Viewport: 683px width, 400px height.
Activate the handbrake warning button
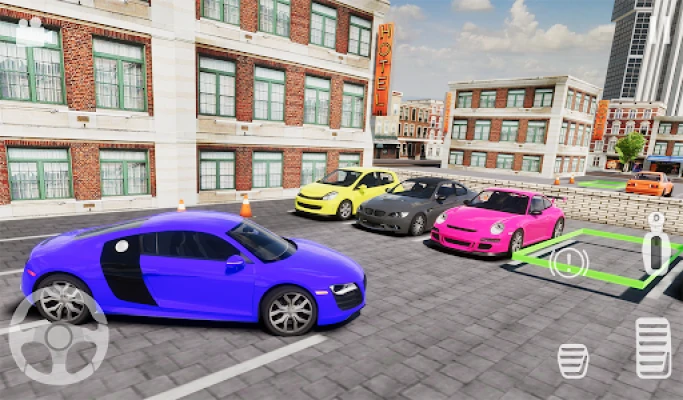coord(569,262)
